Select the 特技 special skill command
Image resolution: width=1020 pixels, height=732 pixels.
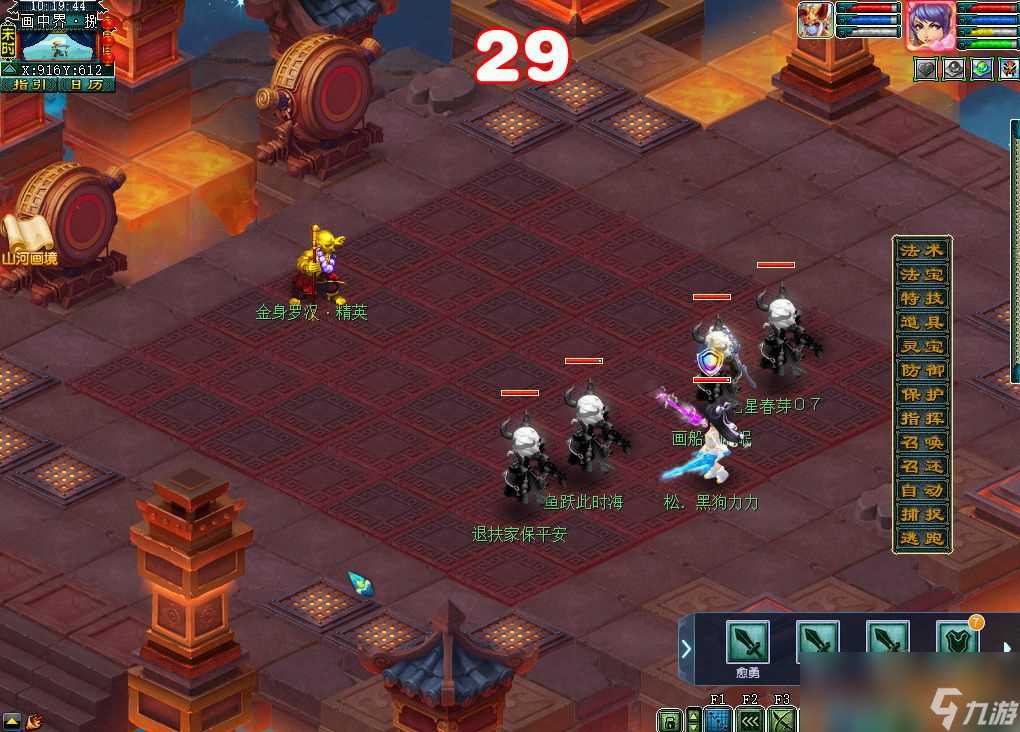point(921,298)
